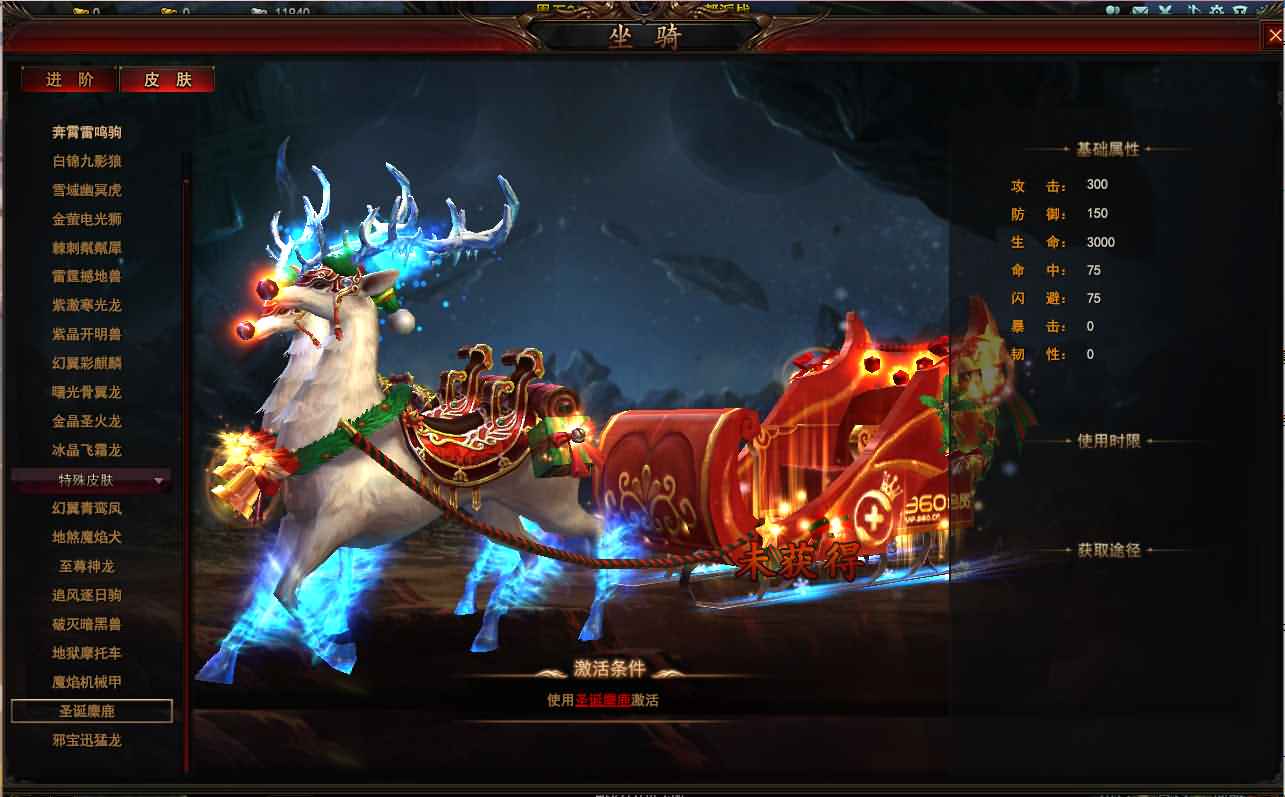Select the 雷霆撼地兽 mount skin

[x=87, y=276]
